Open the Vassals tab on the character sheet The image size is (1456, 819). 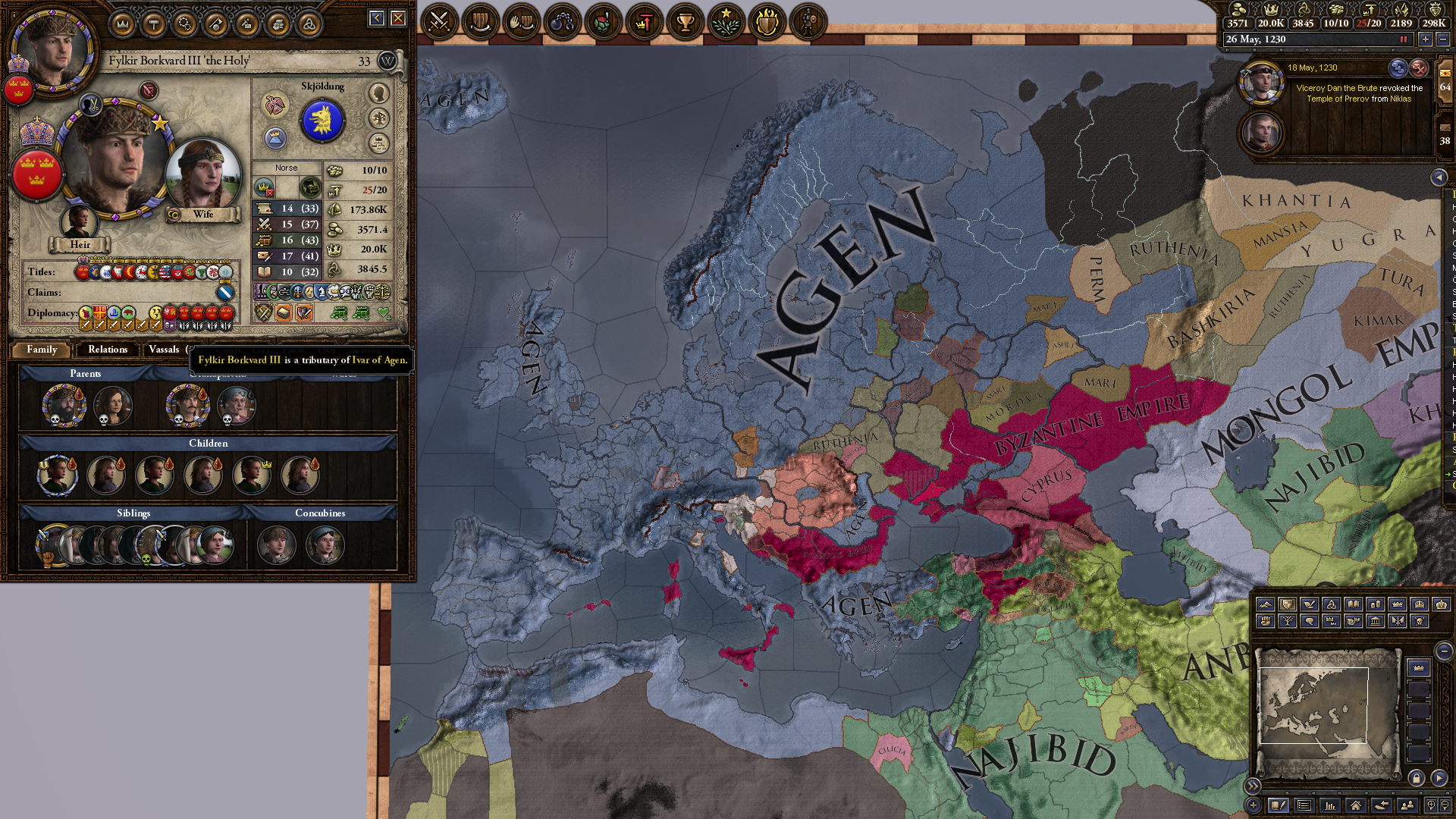(164, 350)
